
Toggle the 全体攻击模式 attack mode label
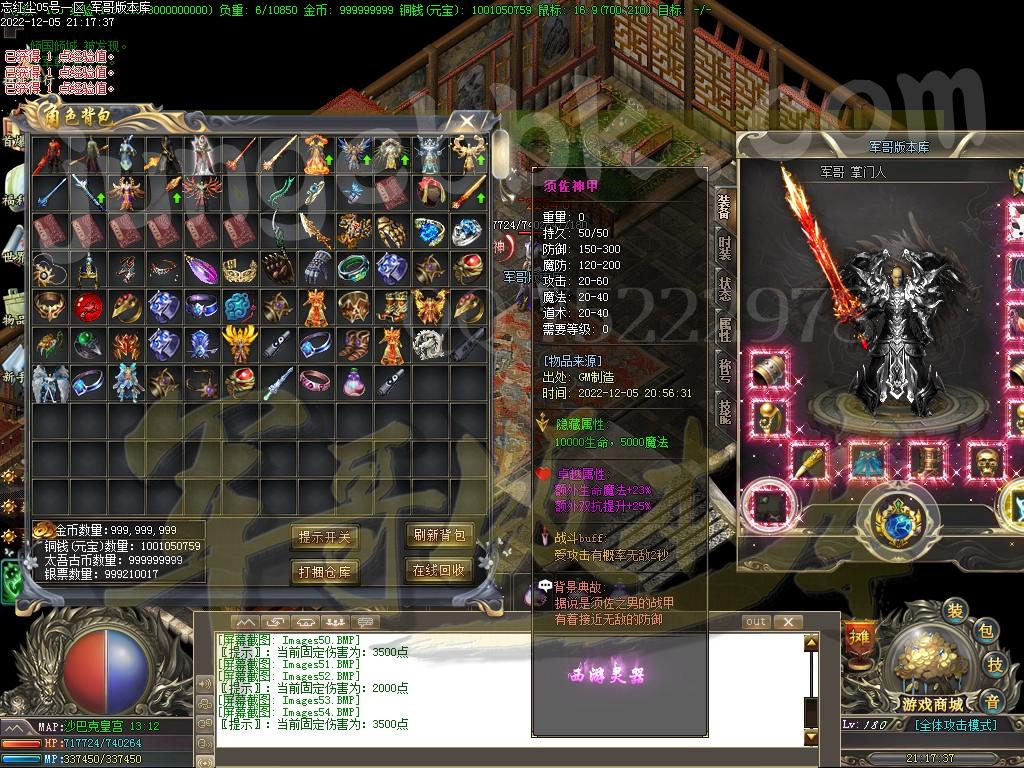tap(955, 725)
